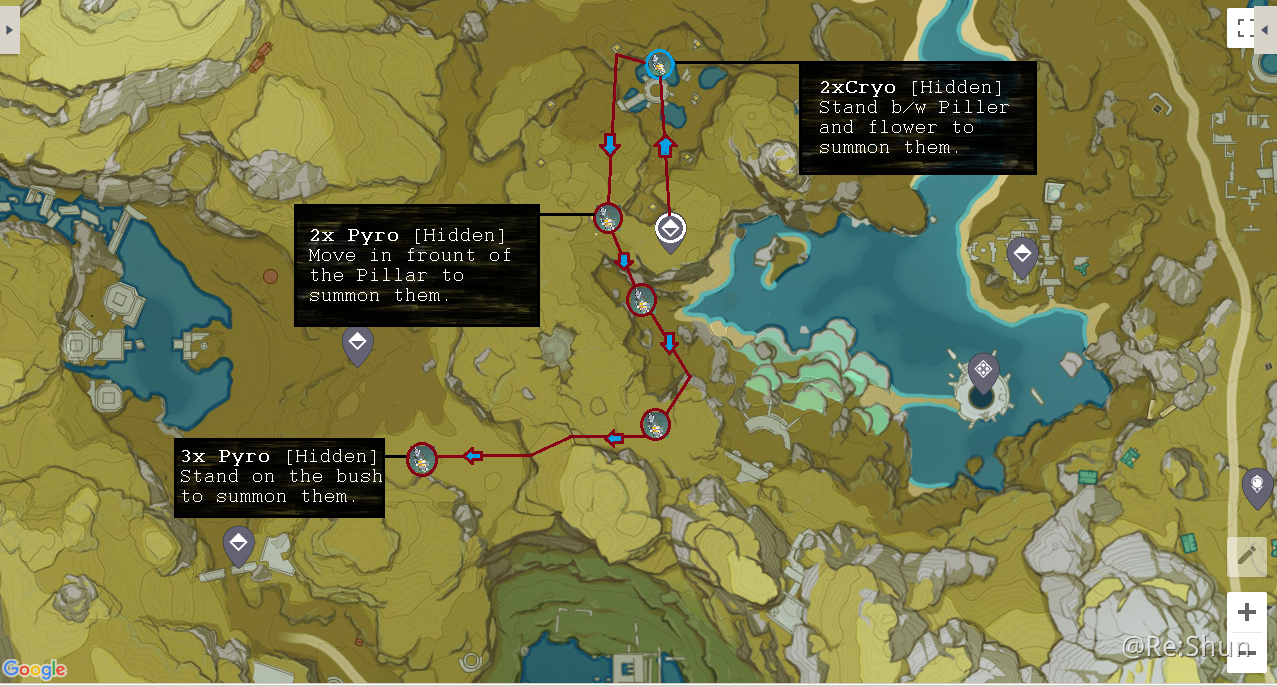Choose the teleport waypoint below the 3x Pyro note
Viewport: 1277px width, 687px height.
tap(238, 543)
